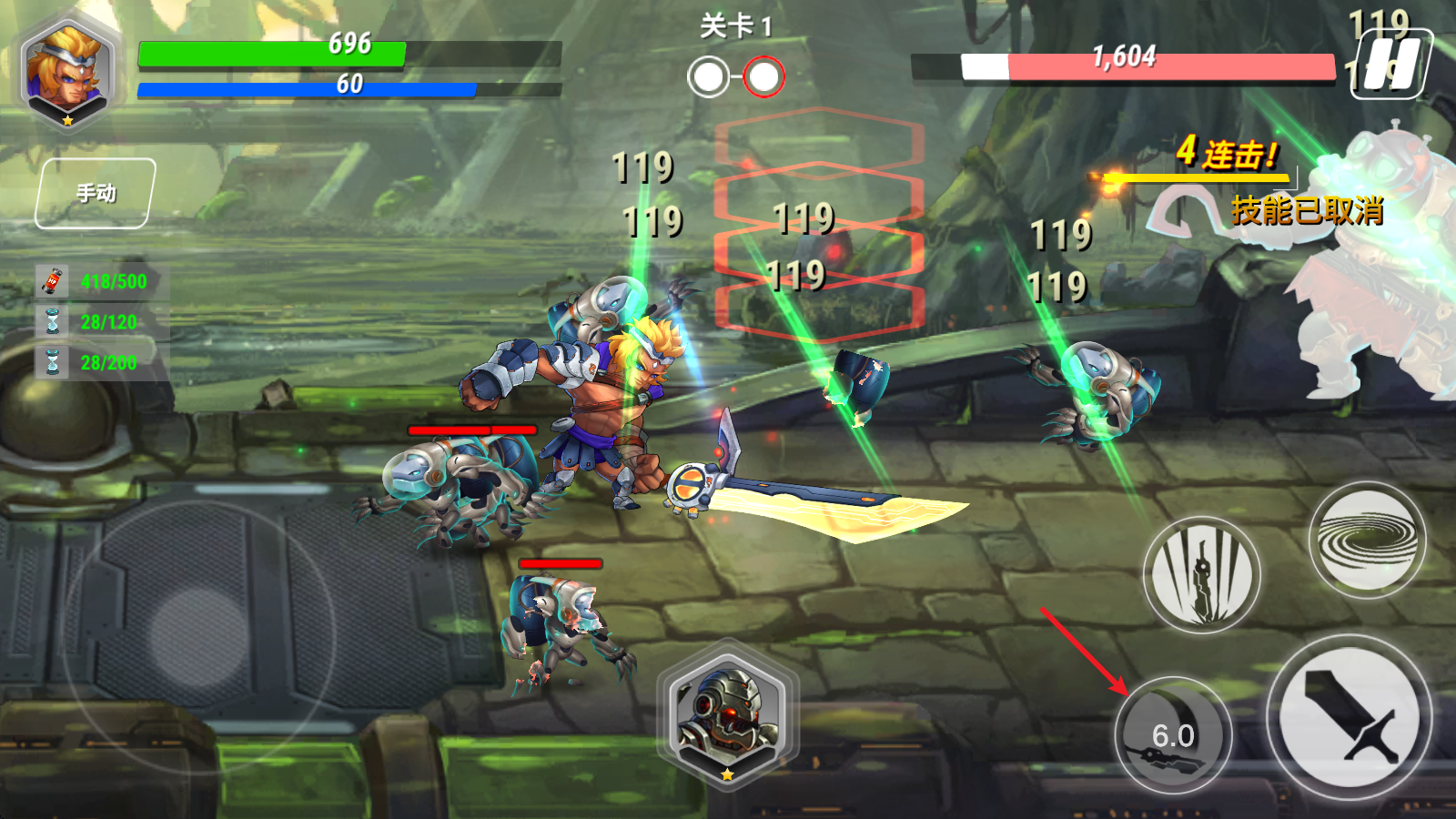Tap the sword basic attack button

click(x=1349, y=716)
